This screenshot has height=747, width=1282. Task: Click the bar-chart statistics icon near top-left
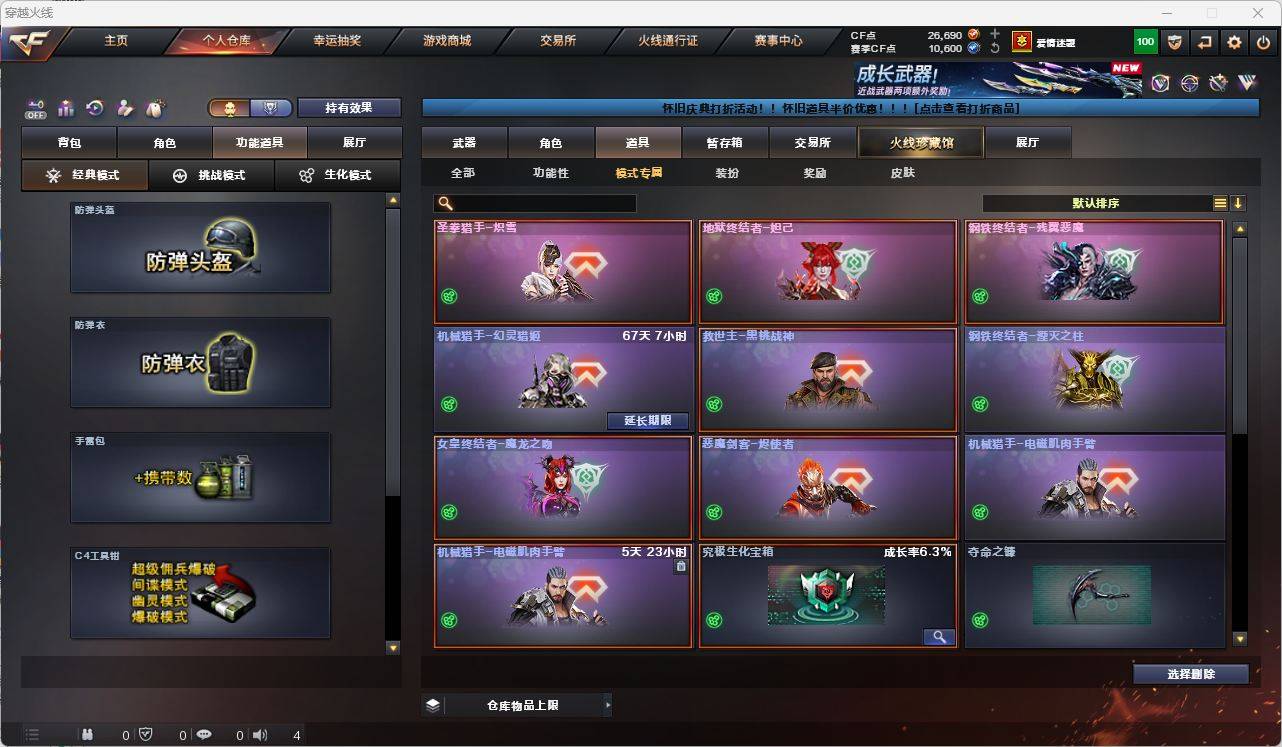coord(67,108)
